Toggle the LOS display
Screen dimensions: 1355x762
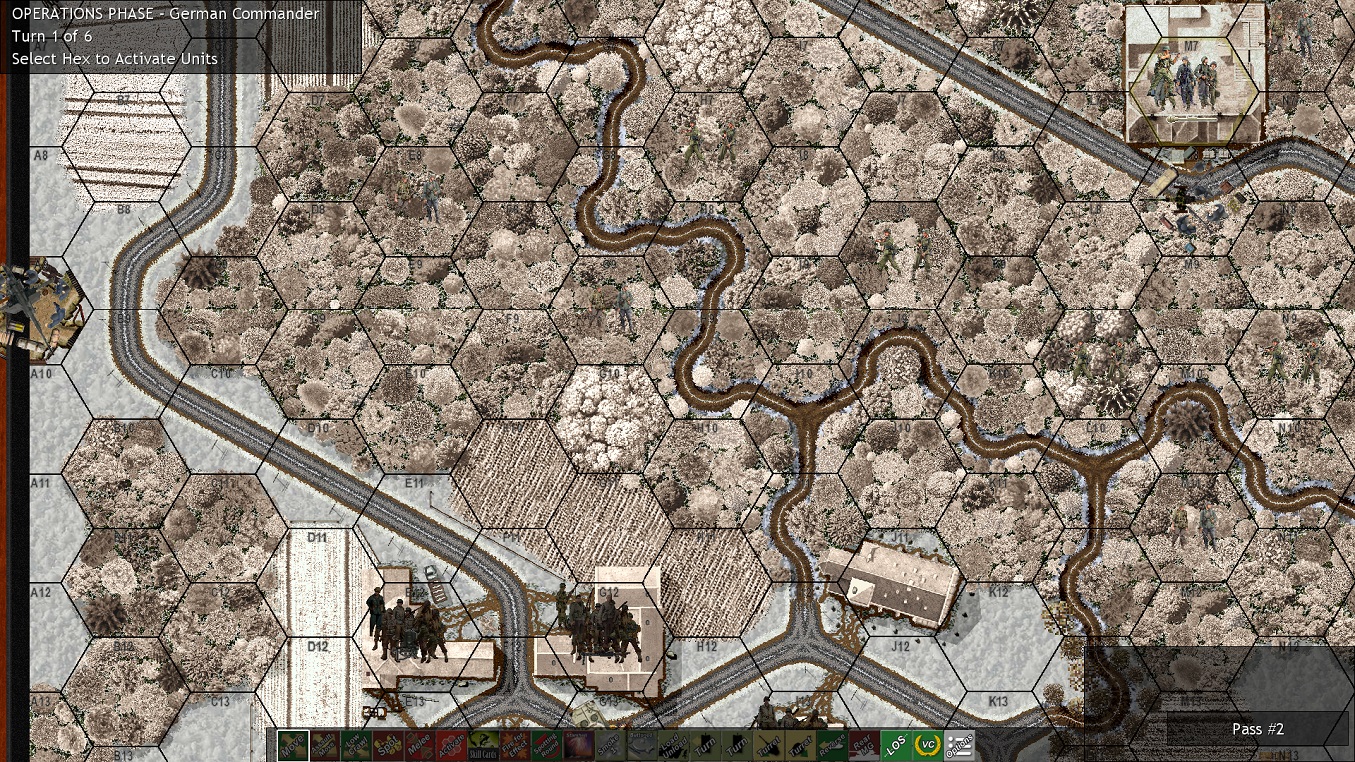[x=894, y=748]
